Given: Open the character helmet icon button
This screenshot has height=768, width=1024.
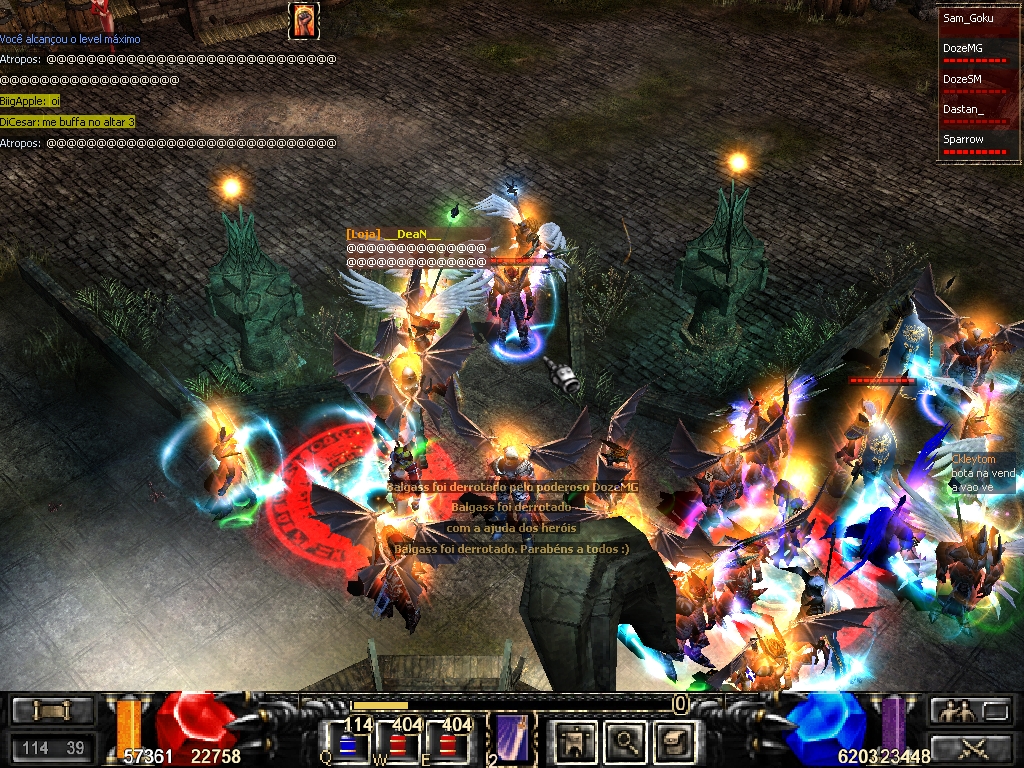Looking at the screenshot, I should pos(575,741).
